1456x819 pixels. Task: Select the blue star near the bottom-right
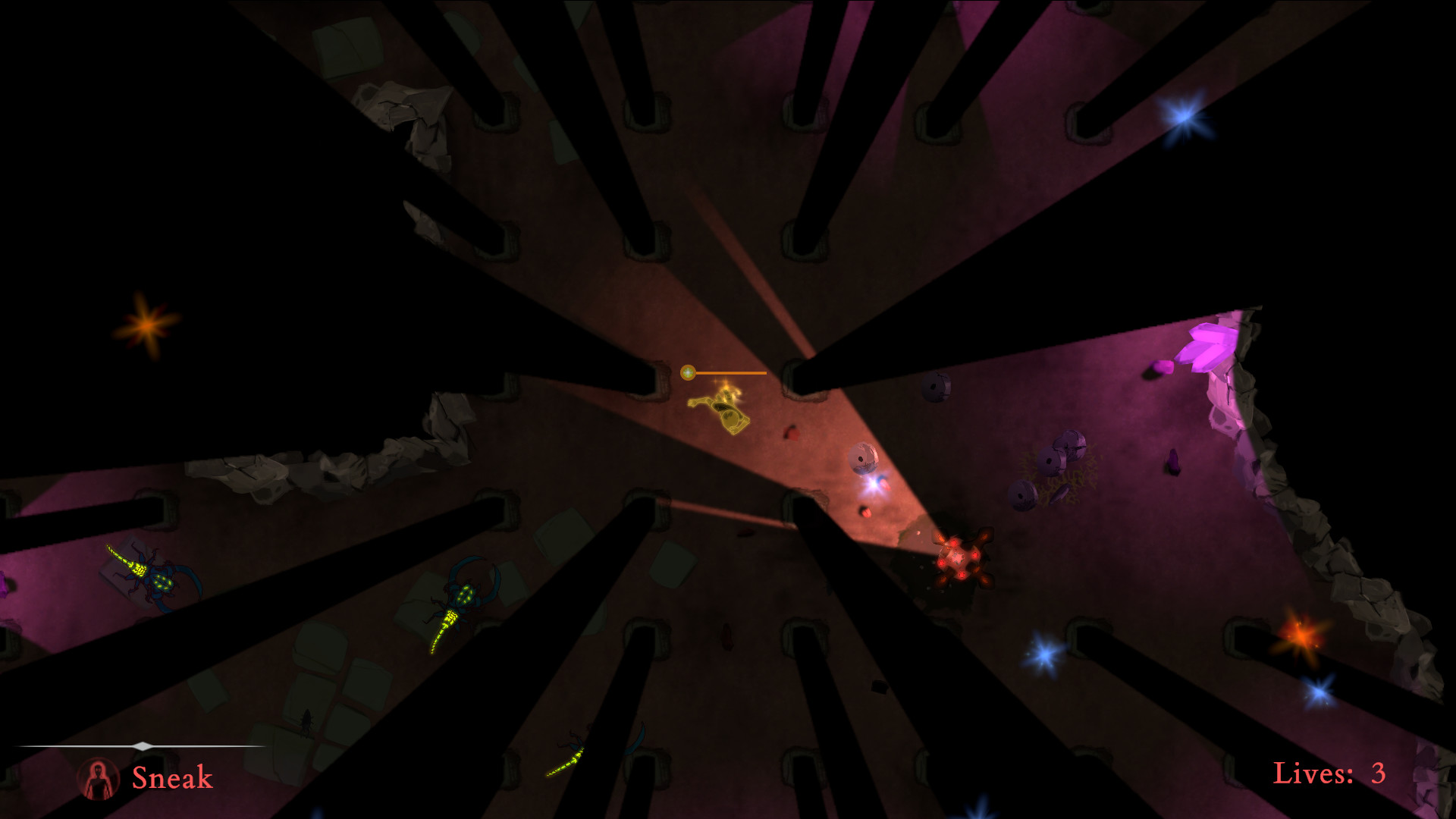tap(1319, 690)
